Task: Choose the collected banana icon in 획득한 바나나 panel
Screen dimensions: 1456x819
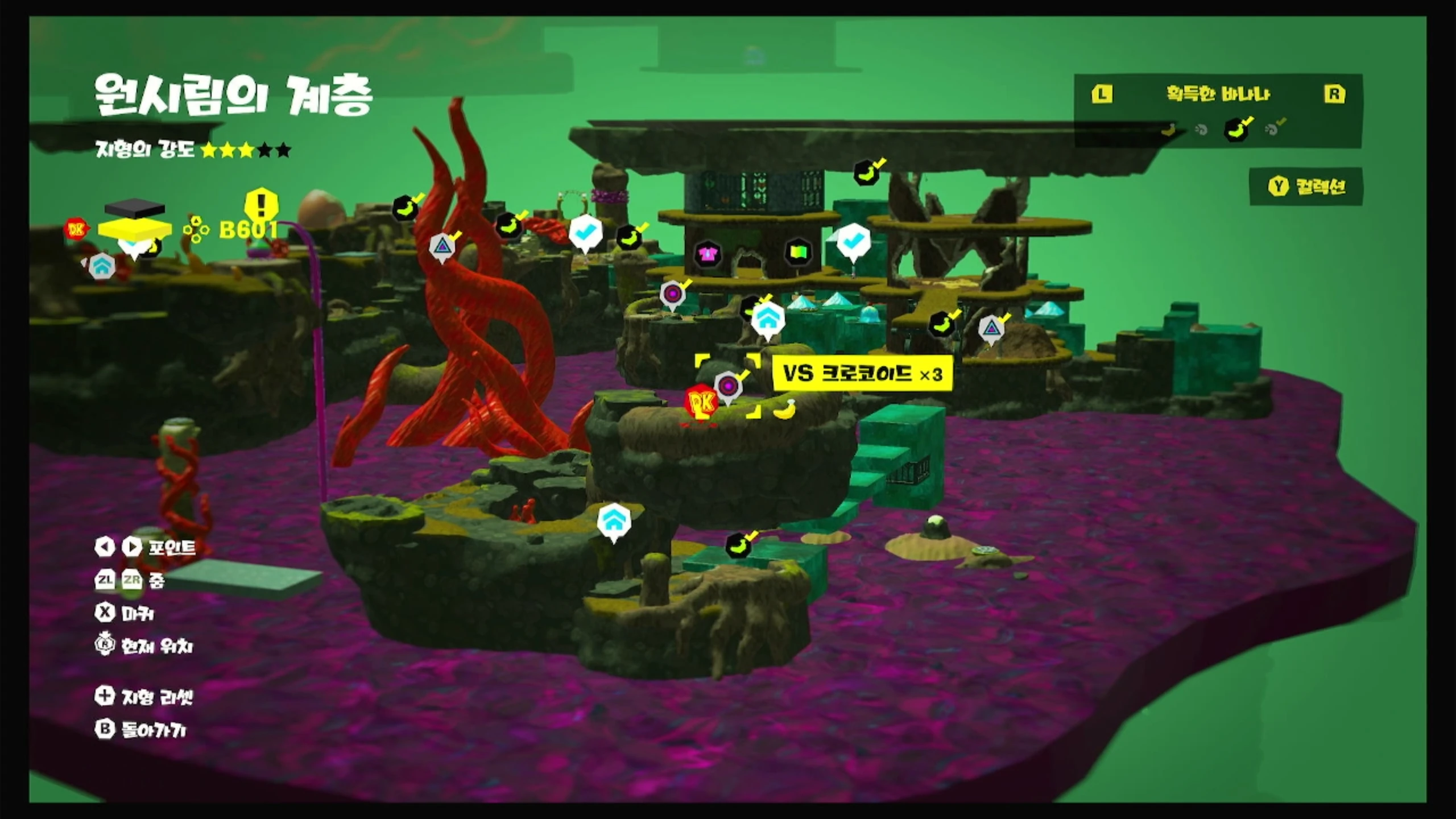Action: [x=1236, y=130]
